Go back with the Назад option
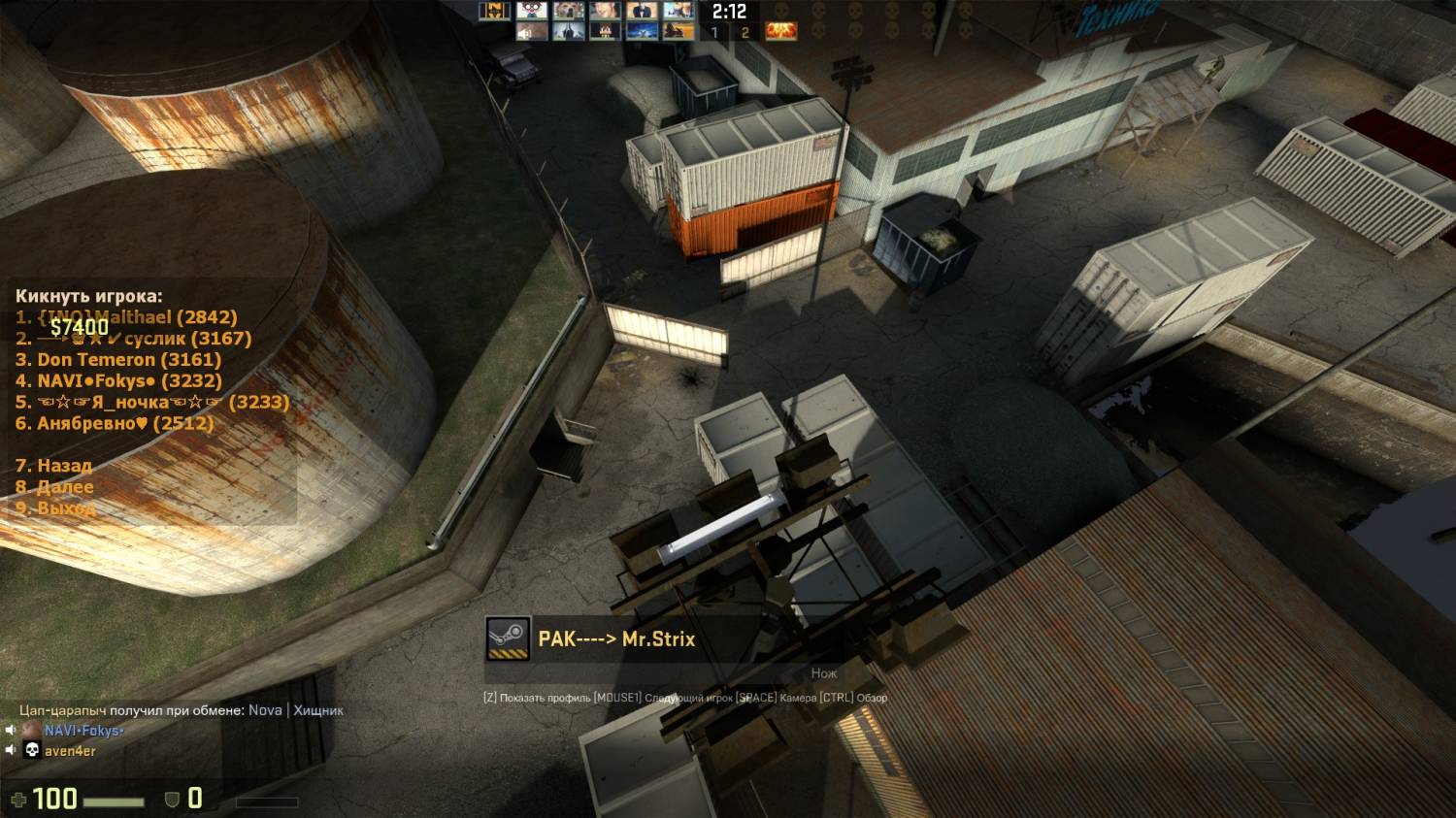The width and height of the screenshot is (1456, 818). click(x=54, y=467)
